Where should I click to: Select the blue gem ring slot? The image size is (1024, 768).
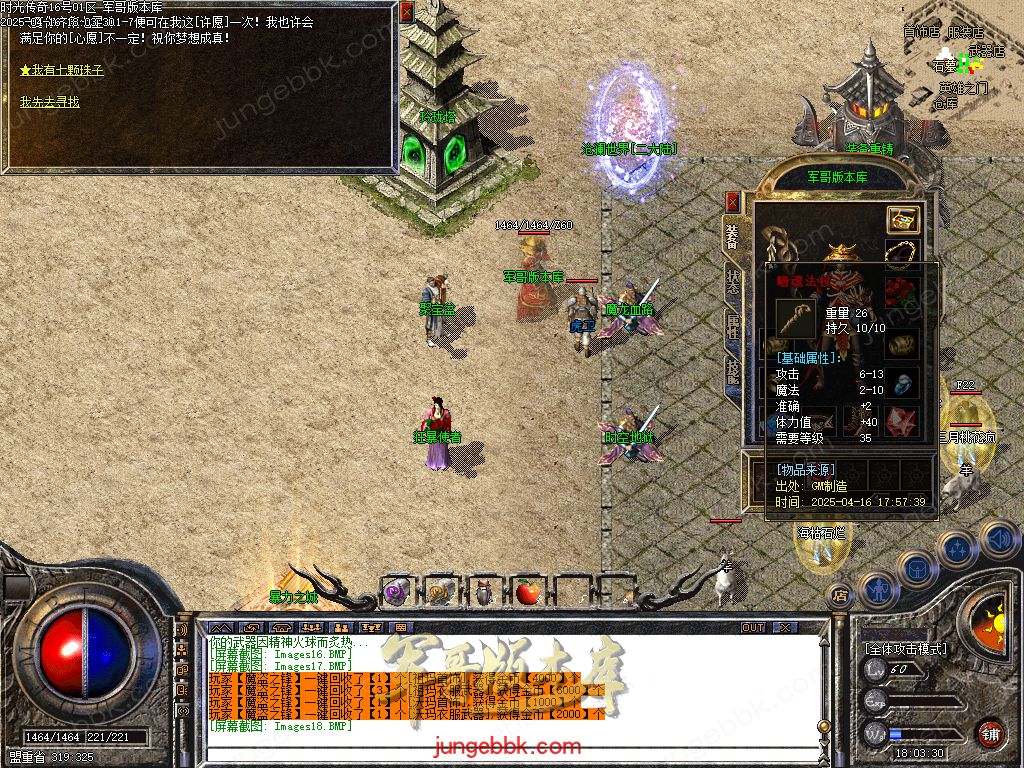(903, 383)
